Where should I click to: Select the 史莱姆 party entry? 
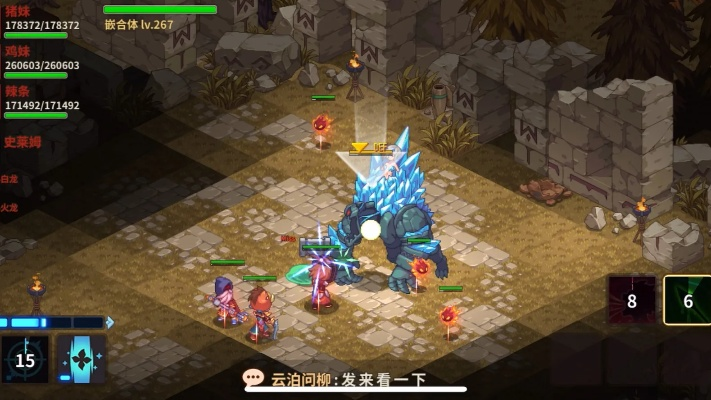coord(23,142)
